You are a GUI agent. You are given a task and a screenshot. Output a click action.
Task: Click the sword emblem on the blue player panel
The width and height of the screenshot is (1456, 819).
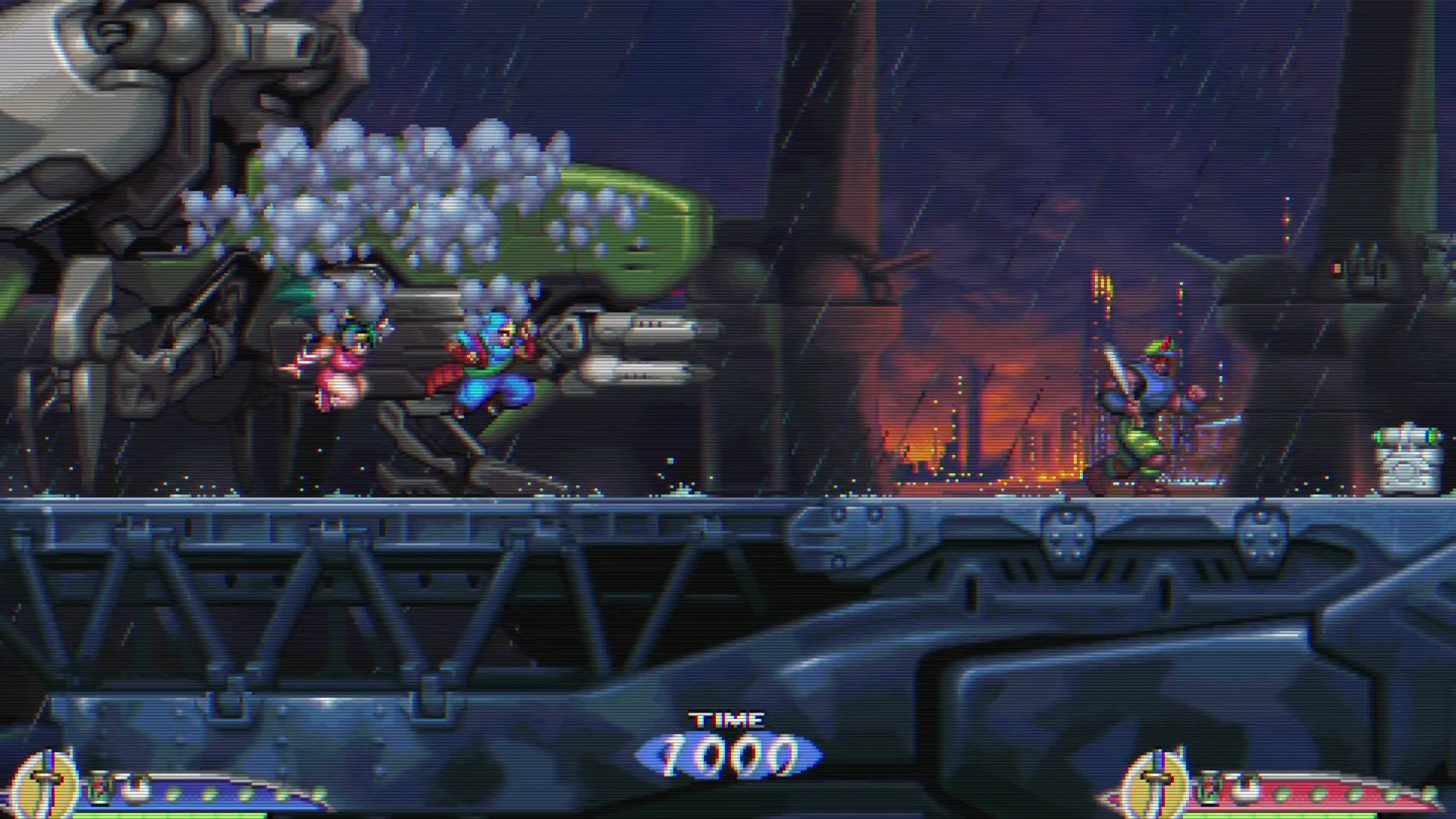tap(47, 786)
